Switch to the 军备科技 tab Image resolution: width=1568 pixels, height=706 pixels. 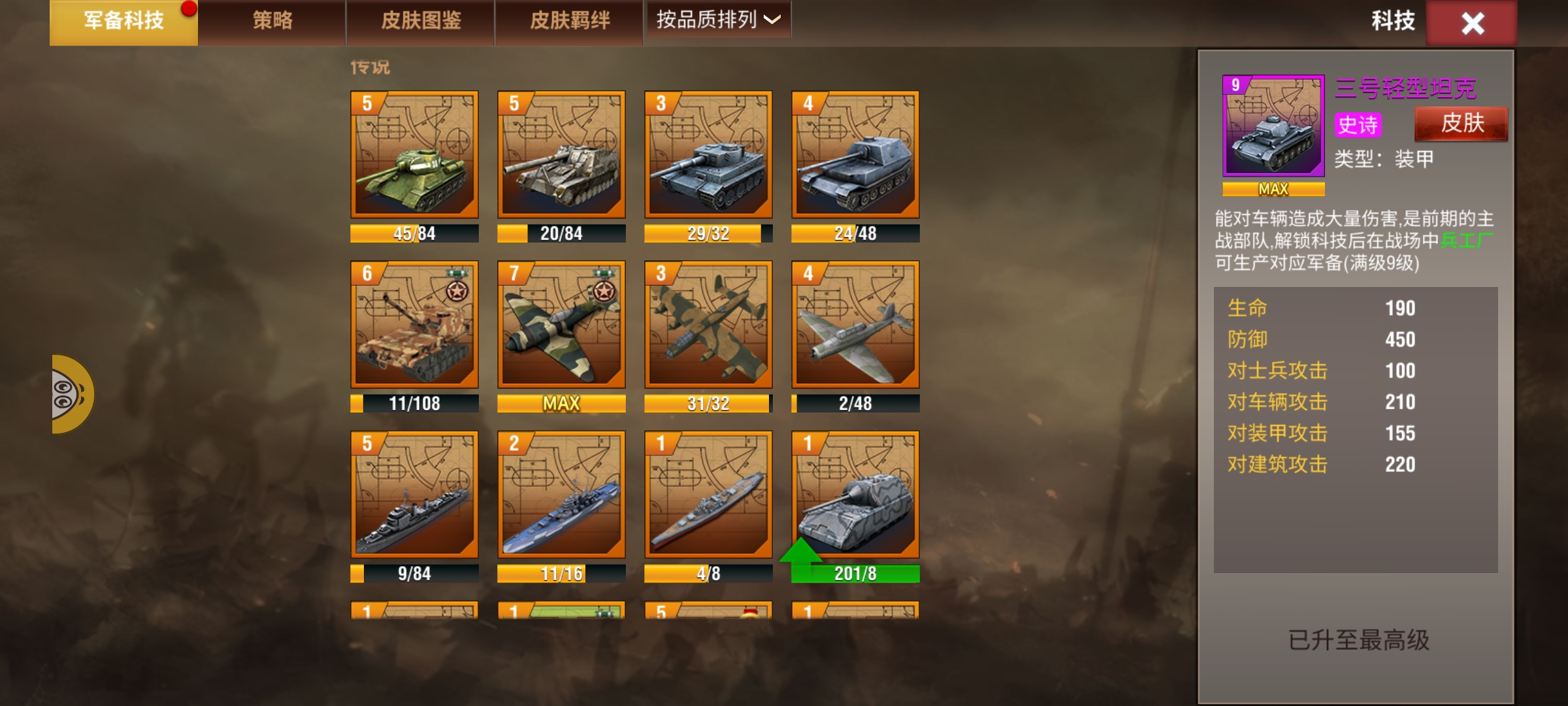[x=123, y=22]
